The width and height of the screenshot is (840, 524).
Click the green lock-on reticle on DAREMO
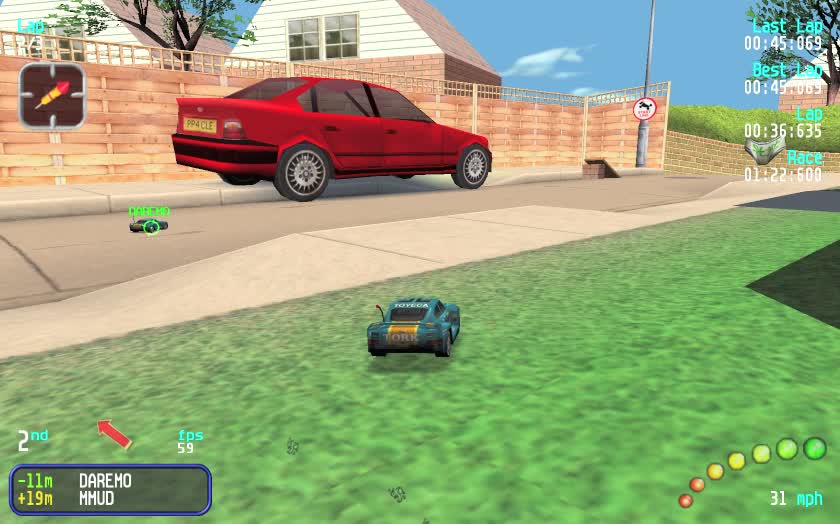click(x=151, y=227)
